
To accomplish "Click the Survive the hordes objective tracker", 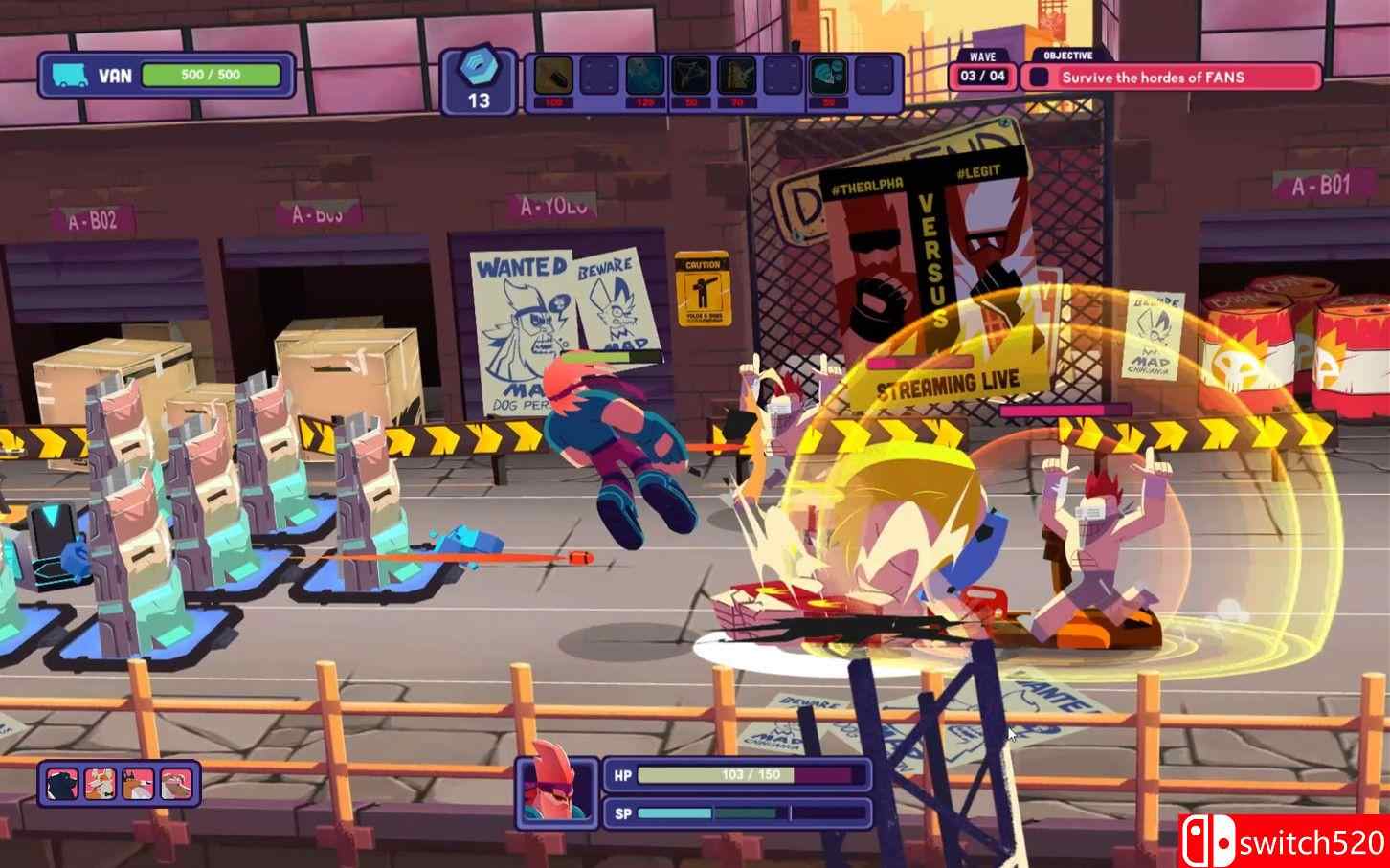I will [1171, 77].
